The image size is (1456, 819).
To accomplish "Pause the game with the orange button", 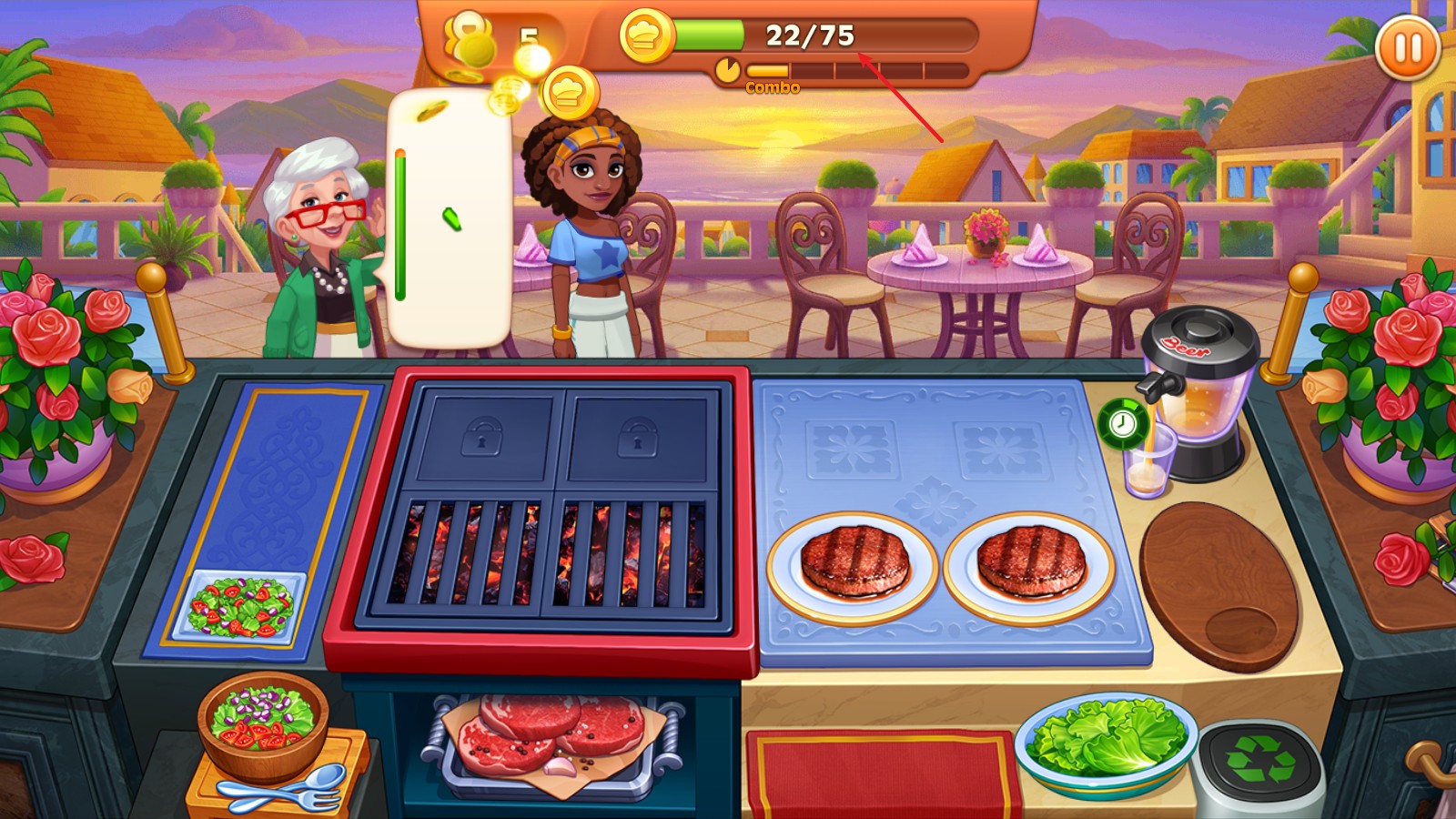I will coord(1407,47).
